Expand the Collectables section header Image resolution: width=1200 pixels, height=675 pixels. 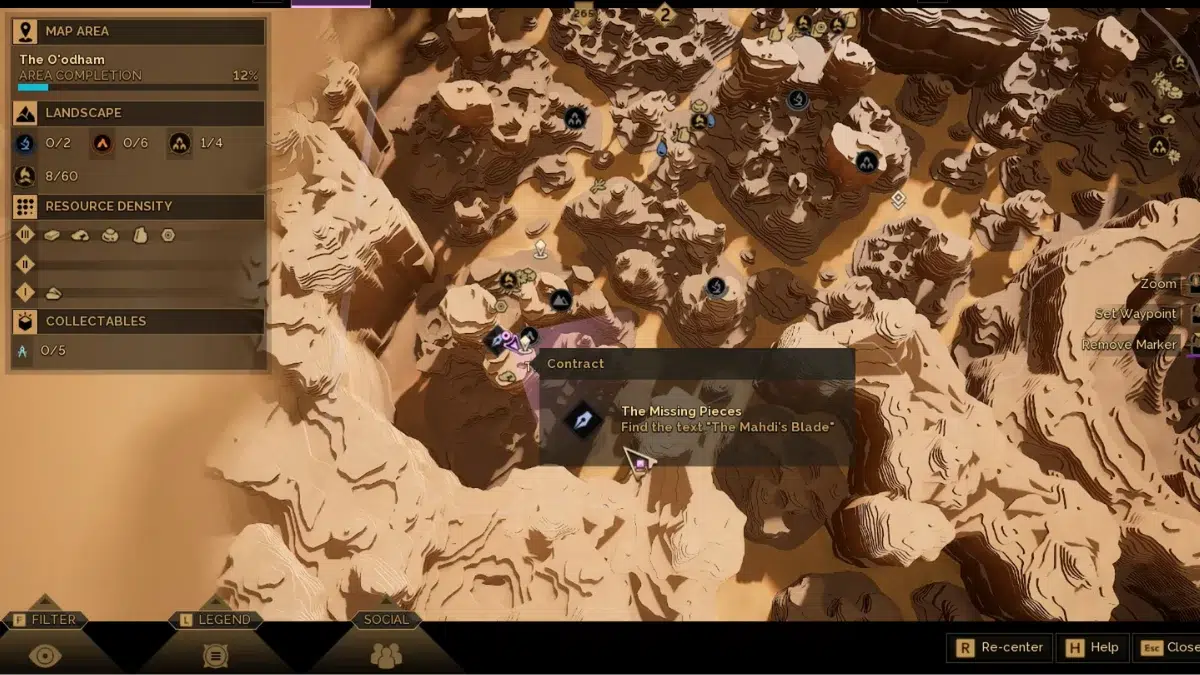138,321
